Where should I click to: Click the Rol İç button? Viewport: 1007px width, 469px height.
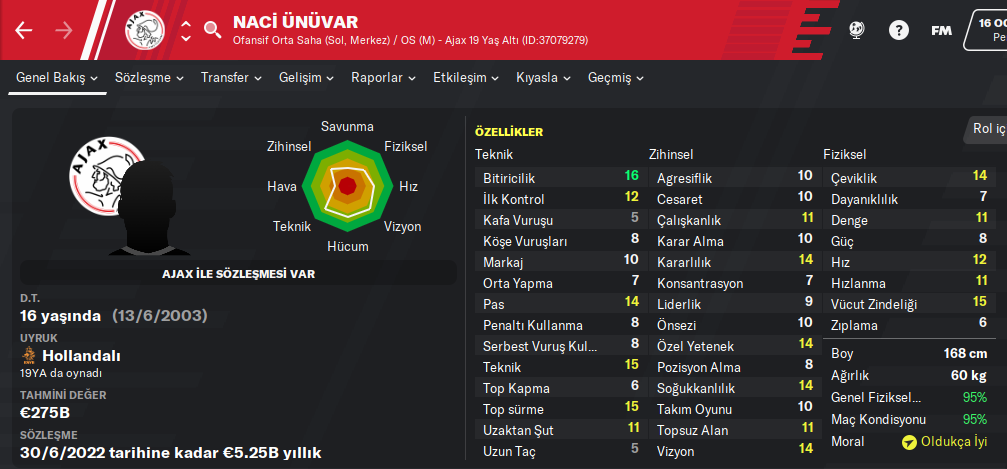[x=988, y=127]
